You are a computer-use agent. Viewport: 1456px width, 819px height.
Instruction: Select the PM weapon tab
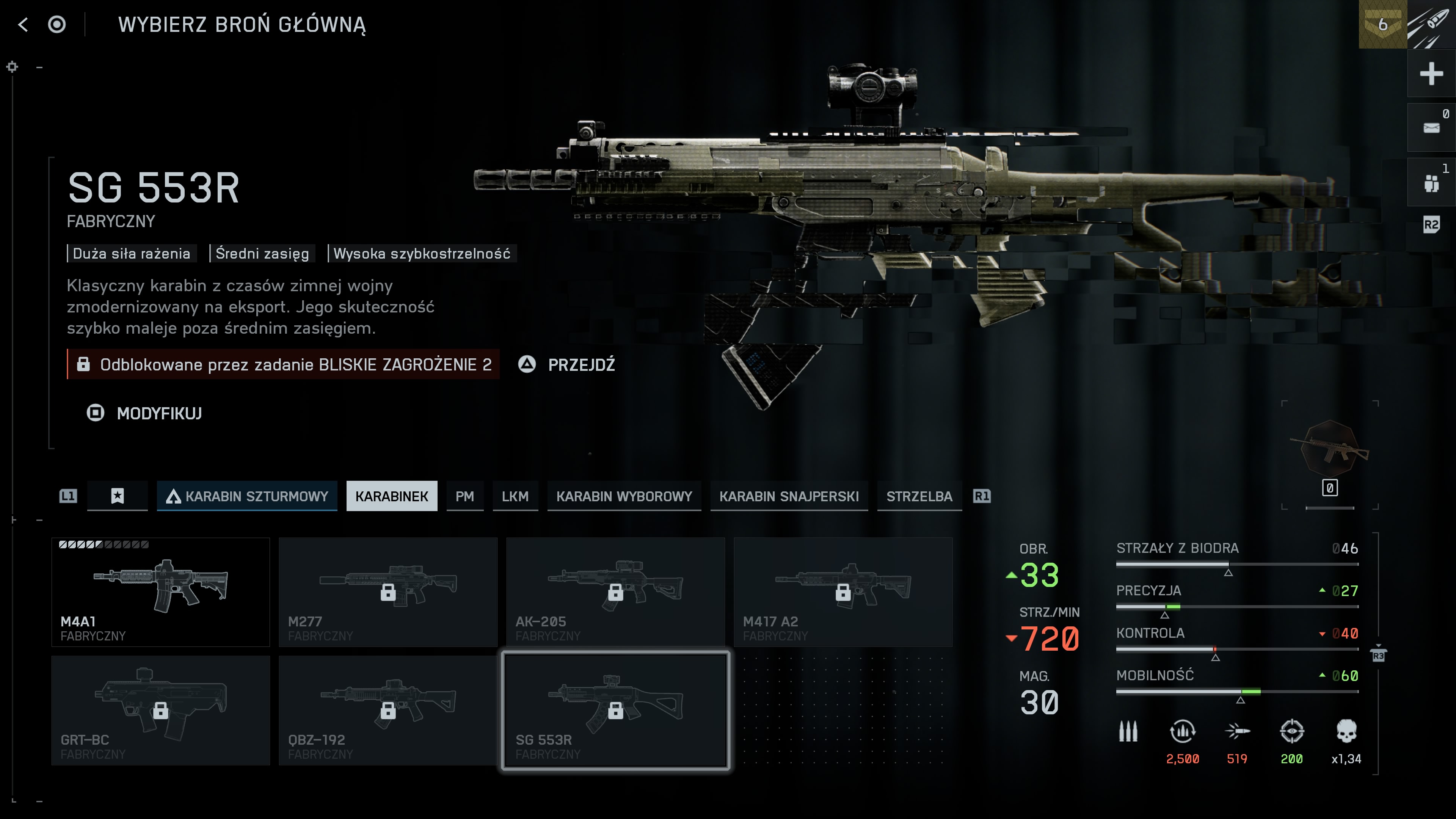tap(464, 496)
